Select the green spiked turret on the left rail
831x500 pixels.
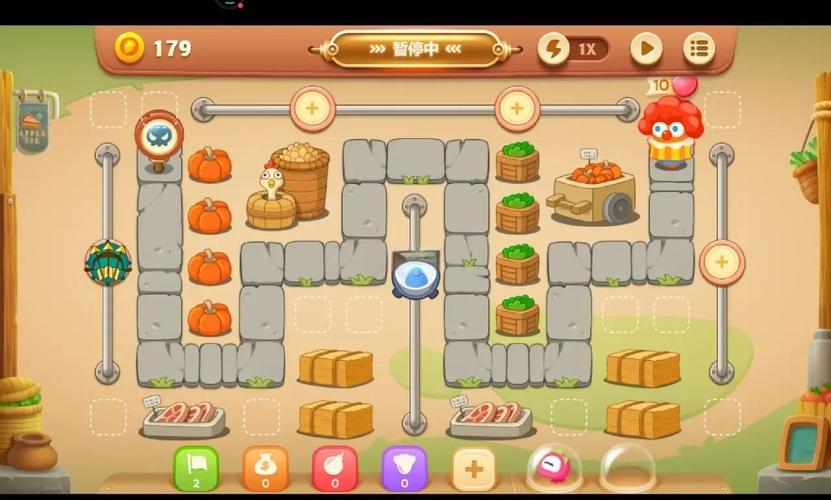(x=107, y=263)
